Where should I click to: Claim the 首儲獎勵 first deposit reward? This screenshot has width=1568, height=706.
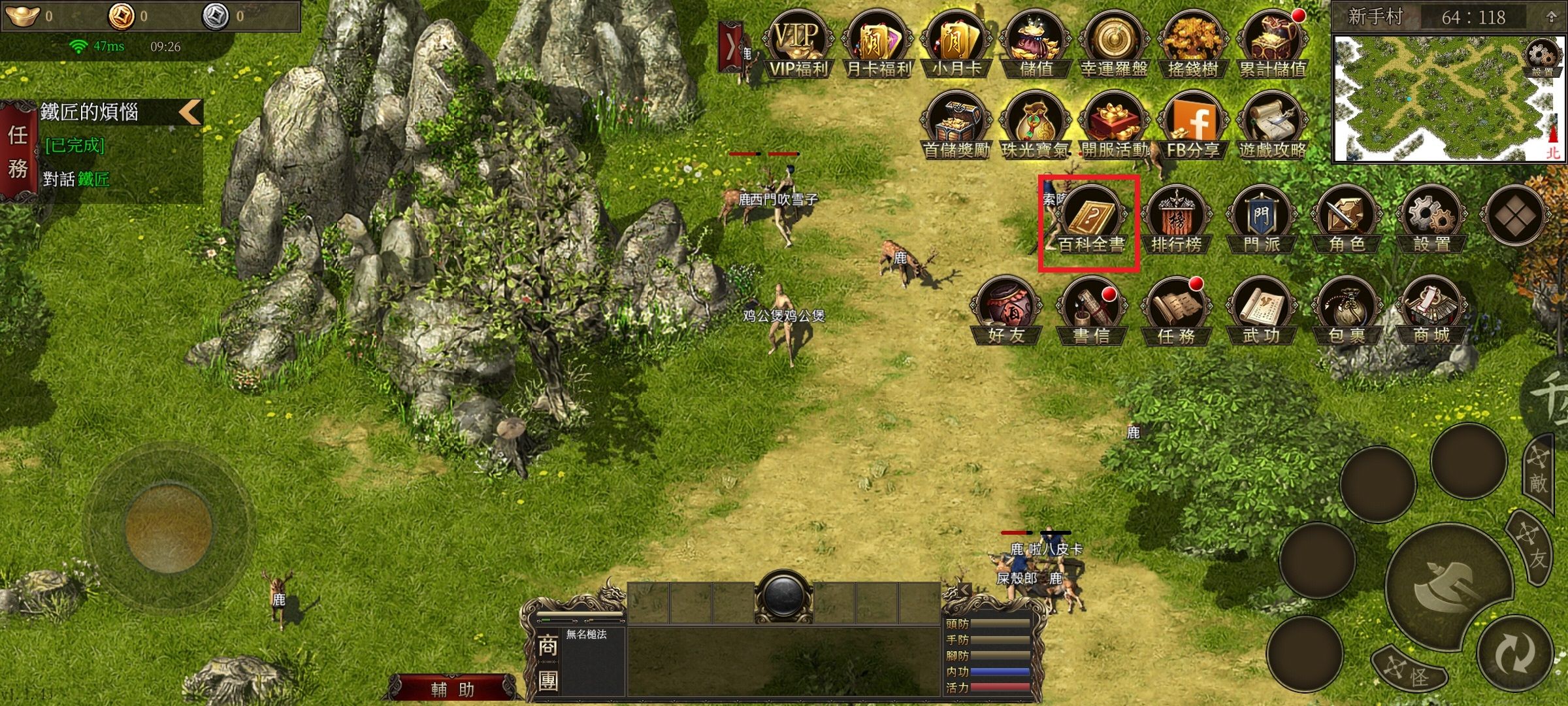coord(956,126)
